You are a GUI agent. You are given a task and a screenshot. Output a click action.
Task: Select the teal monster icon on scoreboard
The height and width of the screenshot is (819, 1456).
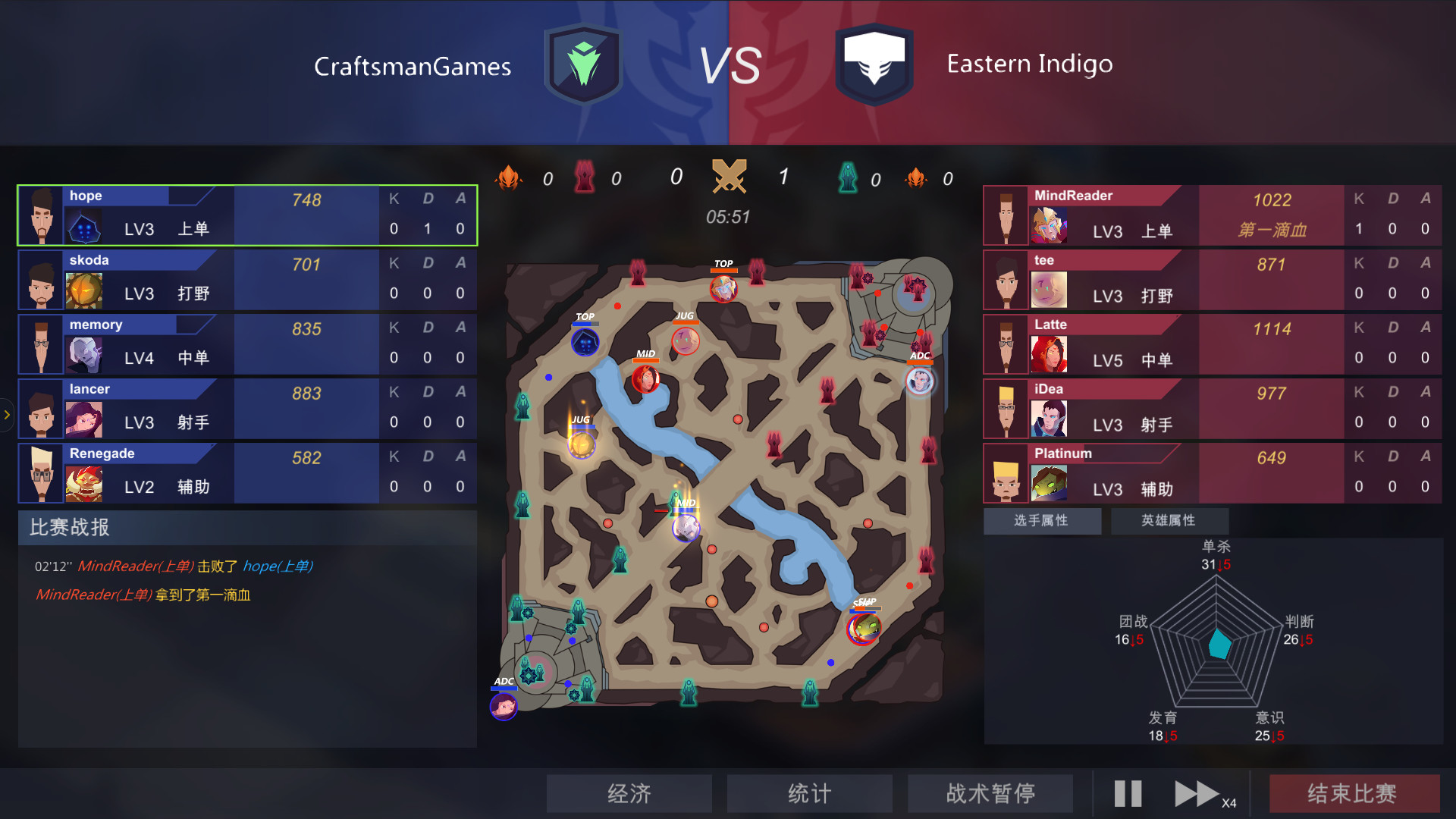click(847, 178)
